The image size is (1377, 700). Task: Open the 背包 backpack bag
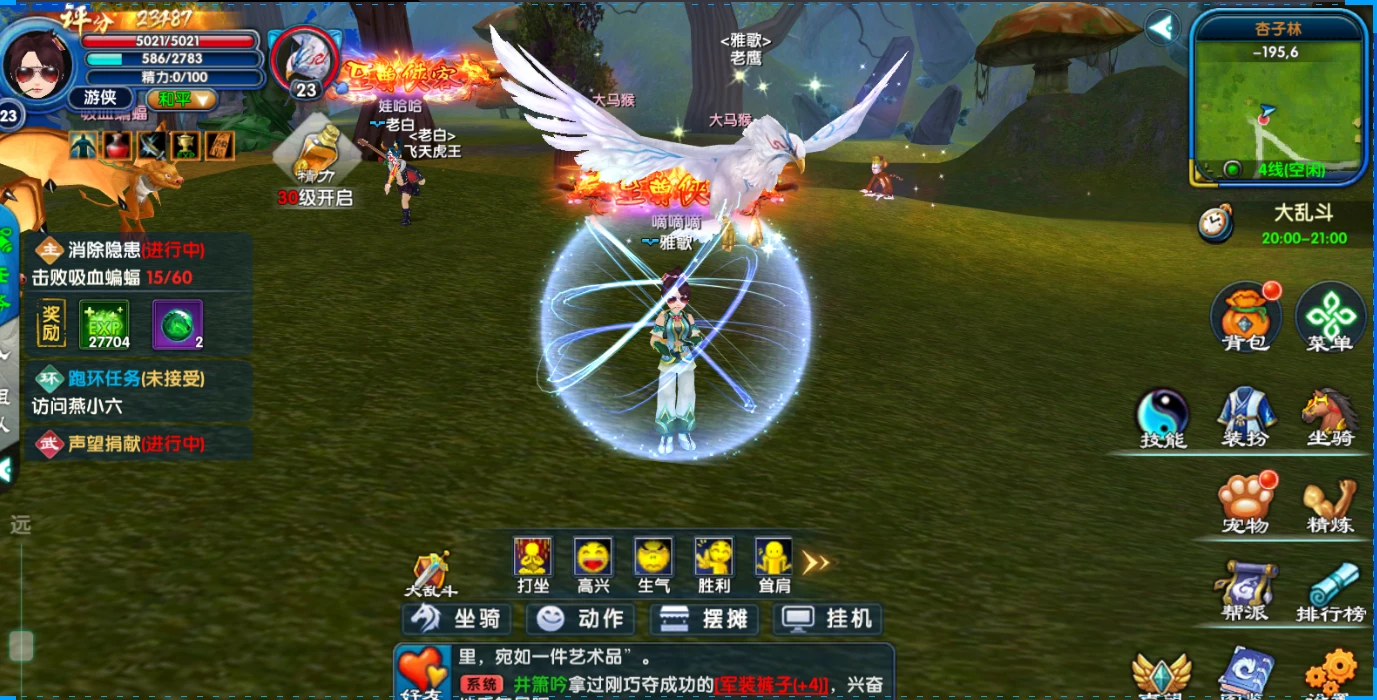tap(1244, 317)
